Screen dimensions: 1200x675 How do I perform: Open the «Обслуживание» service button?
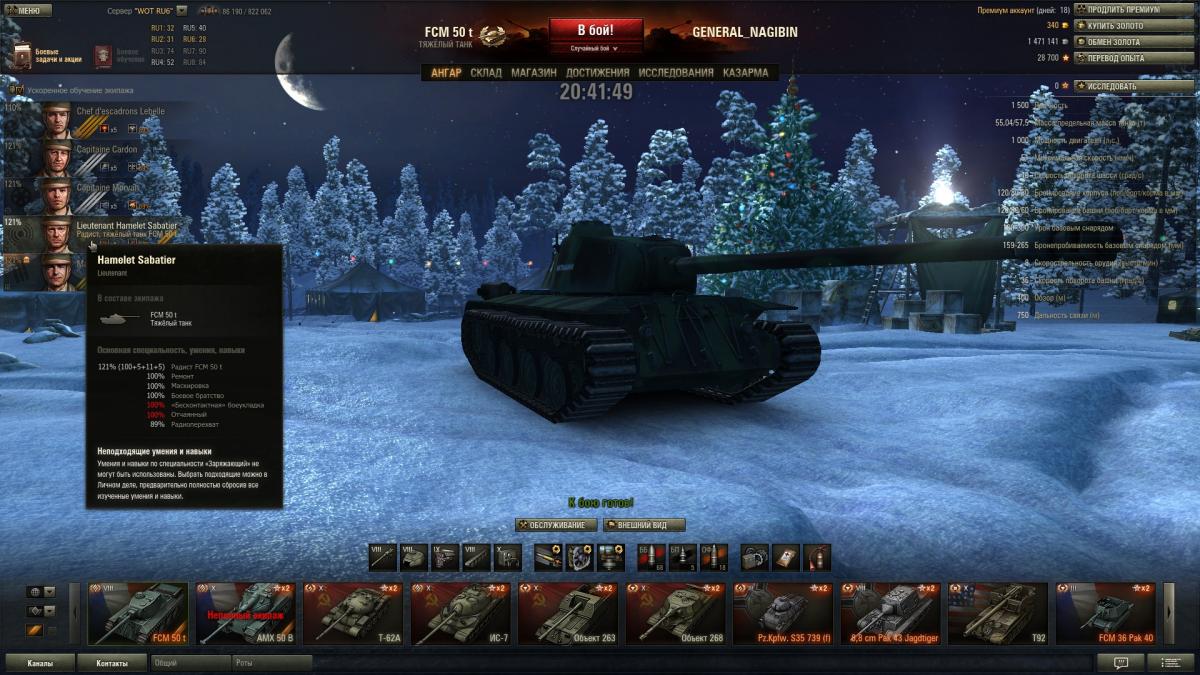(x=557, y=525)
